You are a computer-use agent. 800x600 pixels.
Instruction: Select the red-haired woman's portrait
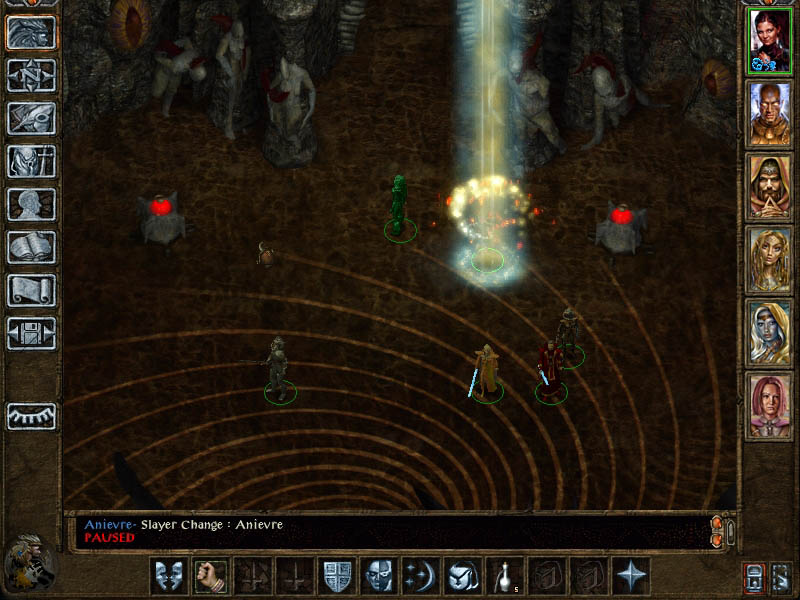(769, 41)
